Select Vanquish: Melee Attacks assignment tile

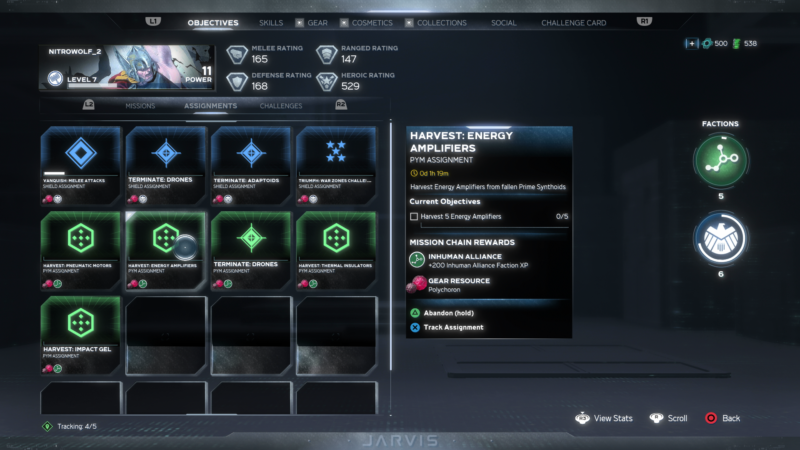(x=80, y=165)
